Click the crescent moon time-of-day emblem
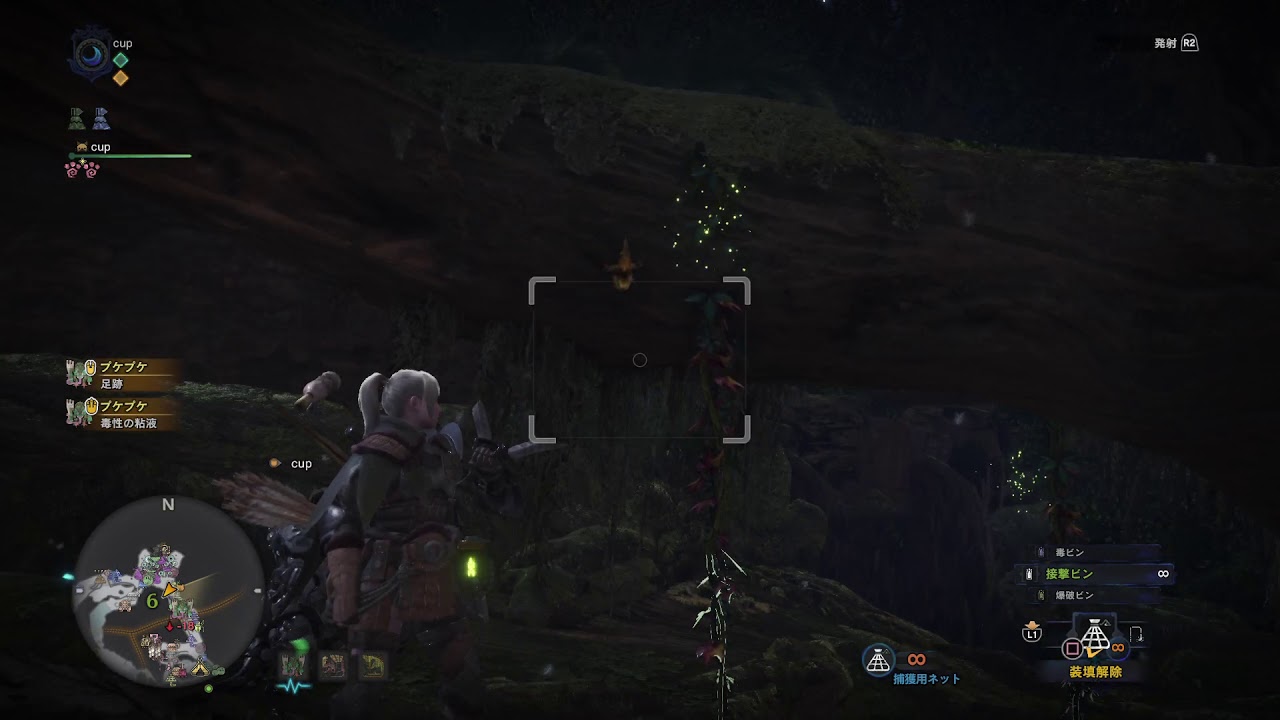The height and width of the screenshot is (720, 1280). [x=90, y=53]
